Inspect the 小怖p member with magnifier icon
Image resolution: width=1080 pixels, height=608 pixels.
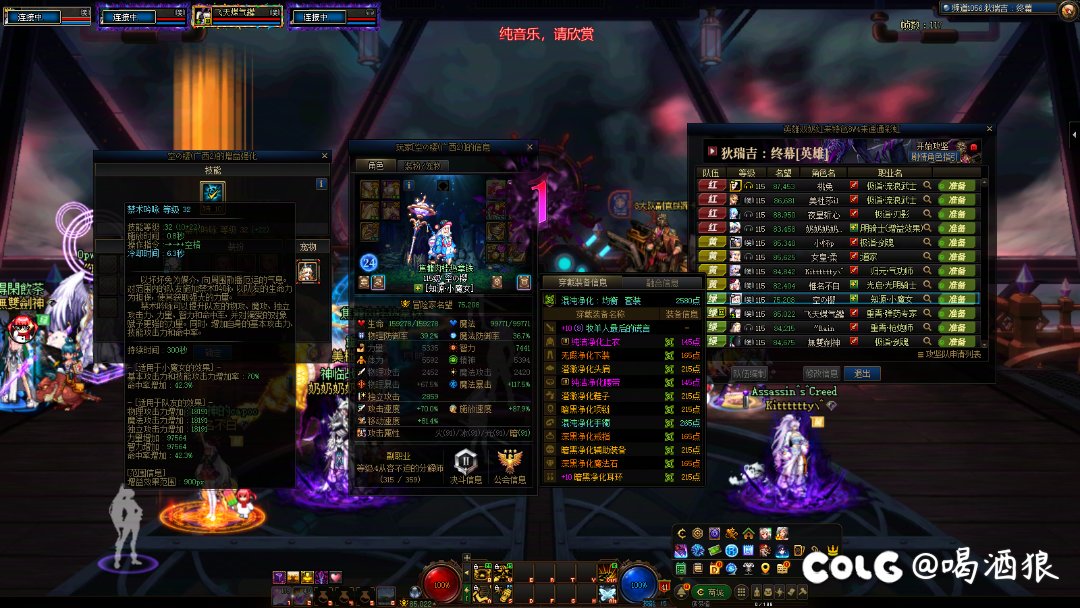click(927, 242)
